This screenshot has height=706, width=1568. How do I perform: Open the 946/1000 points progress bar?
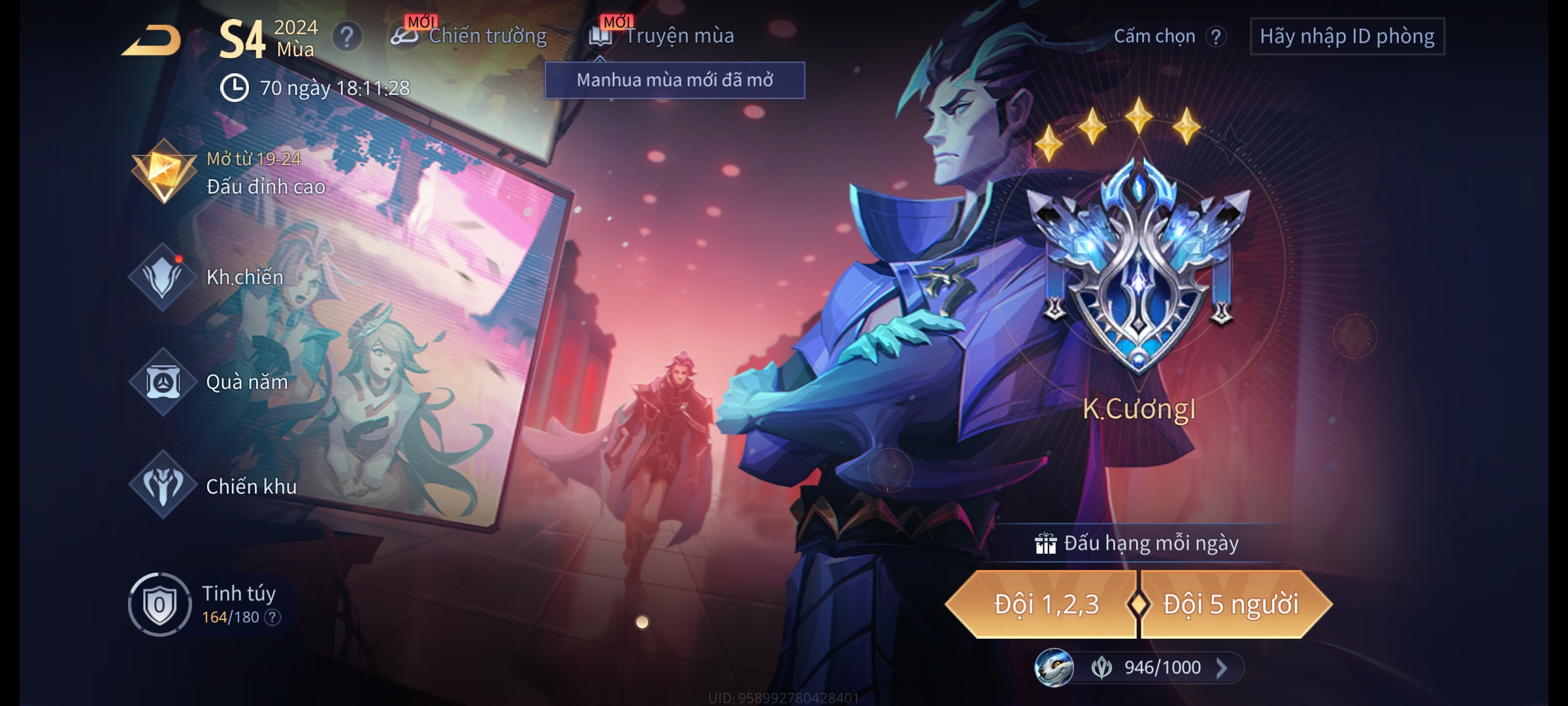[x=1162, y=667]
